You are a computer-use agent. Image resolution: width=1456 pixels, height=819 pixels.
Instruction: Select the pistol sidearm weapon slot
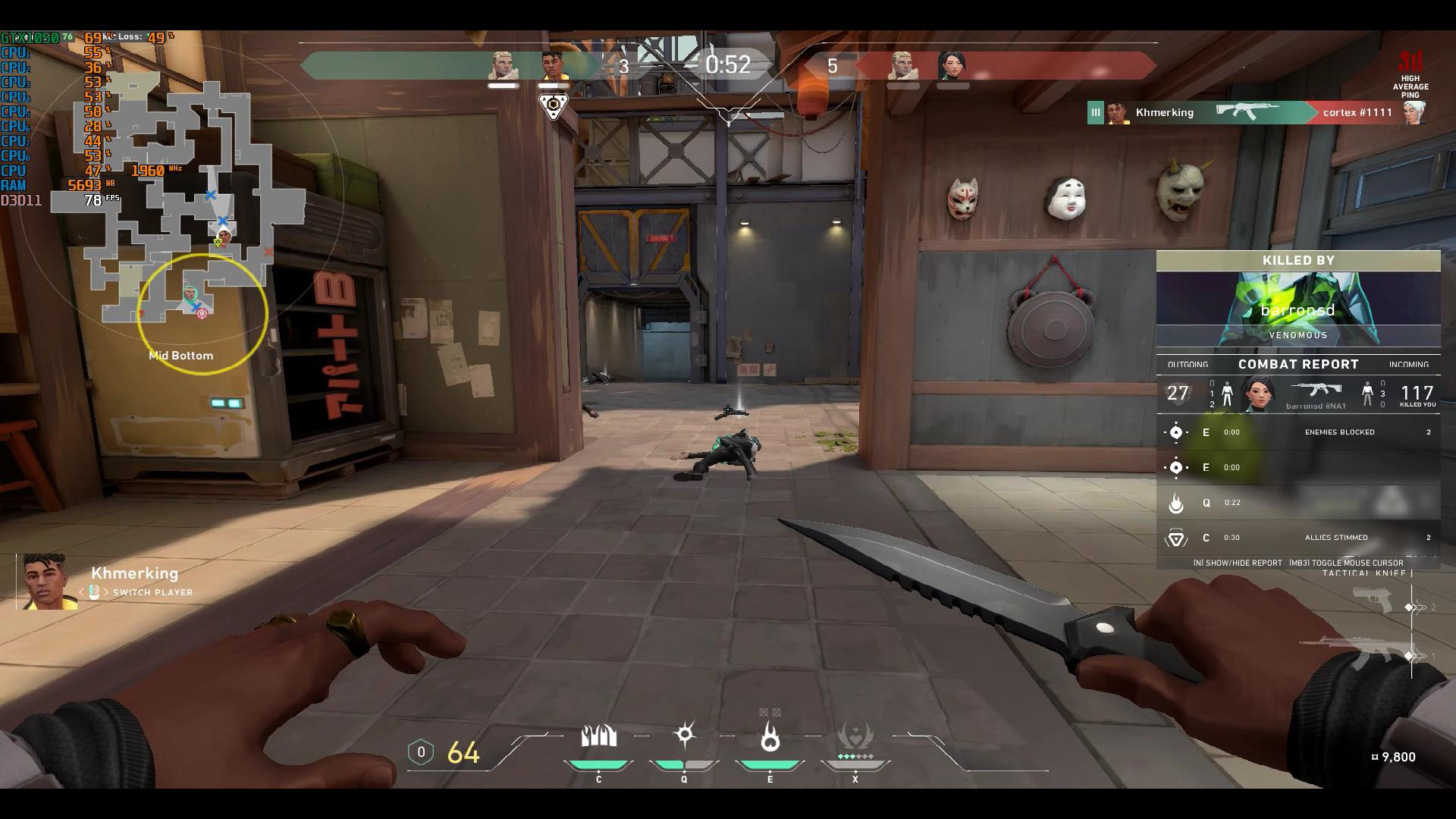pos(1374,601)
